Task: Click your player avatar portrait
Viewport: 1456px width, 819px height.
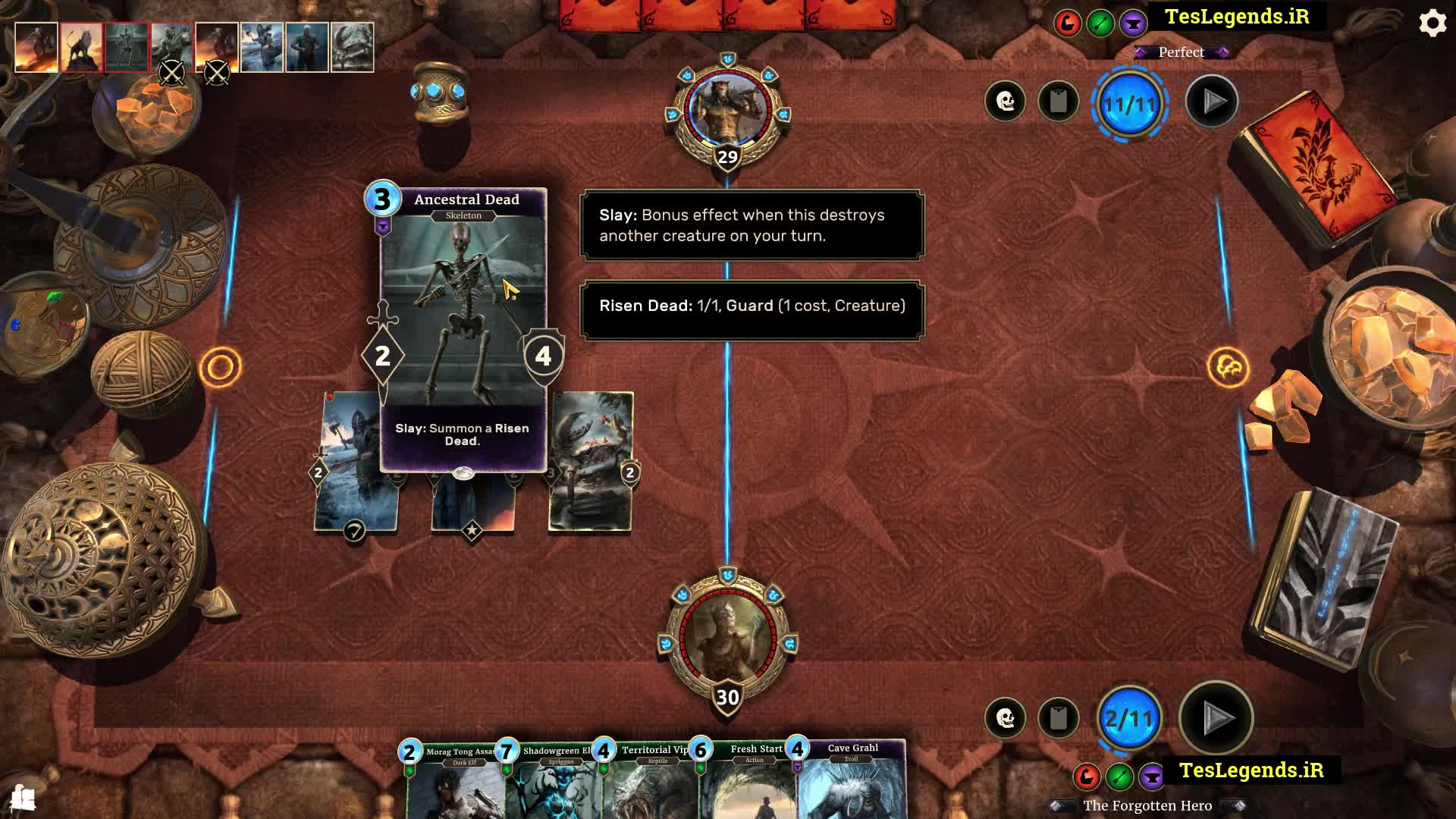Action: click(x=727, y=639)
